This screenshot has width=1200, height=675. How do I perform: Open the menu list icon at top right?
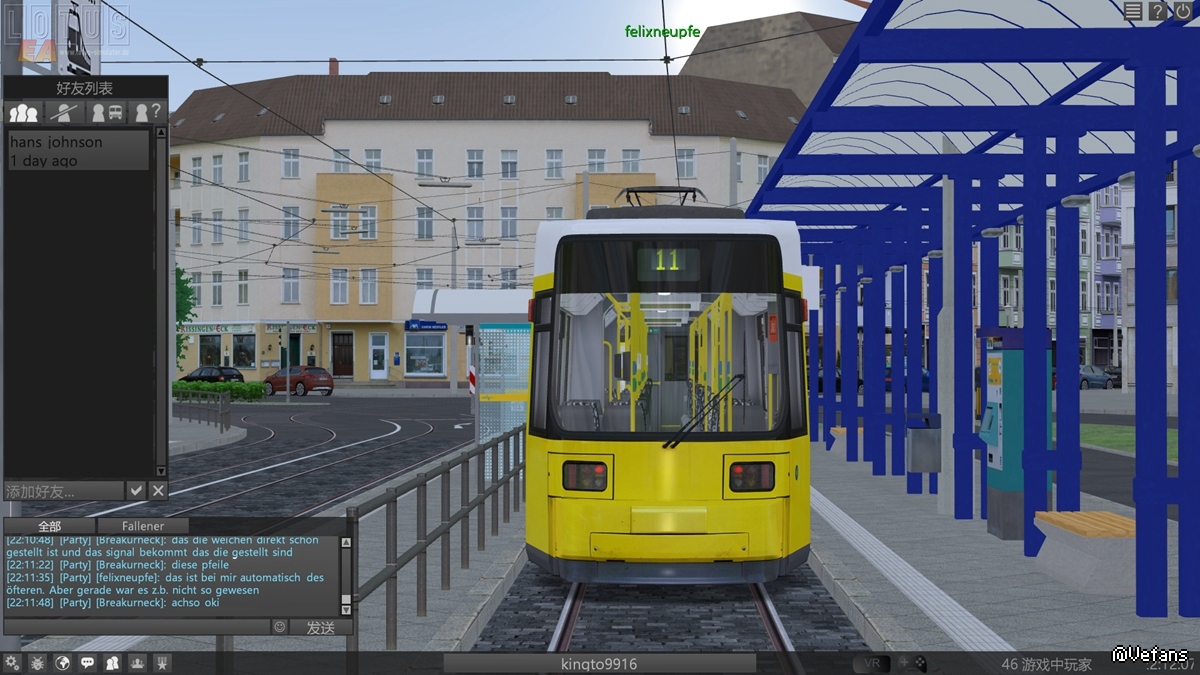(1133, 11)
